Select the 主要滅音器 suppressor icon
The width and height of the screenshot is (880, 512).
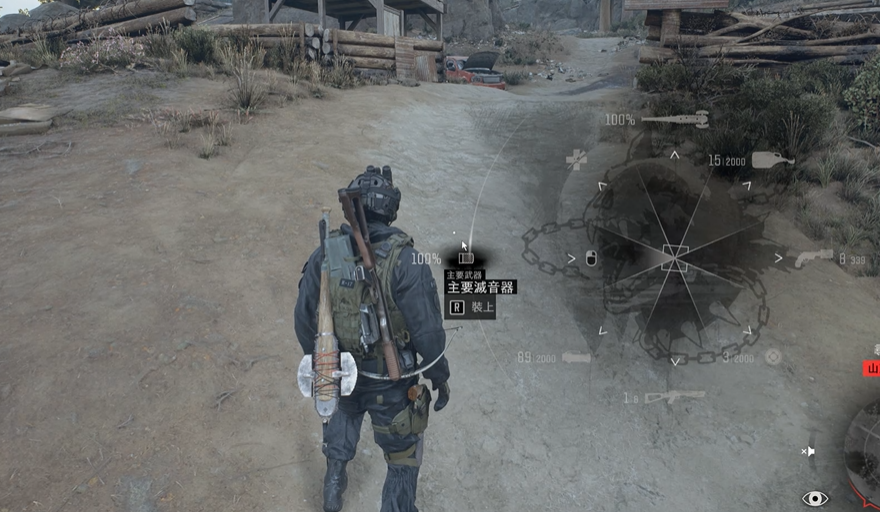[466, 257]
